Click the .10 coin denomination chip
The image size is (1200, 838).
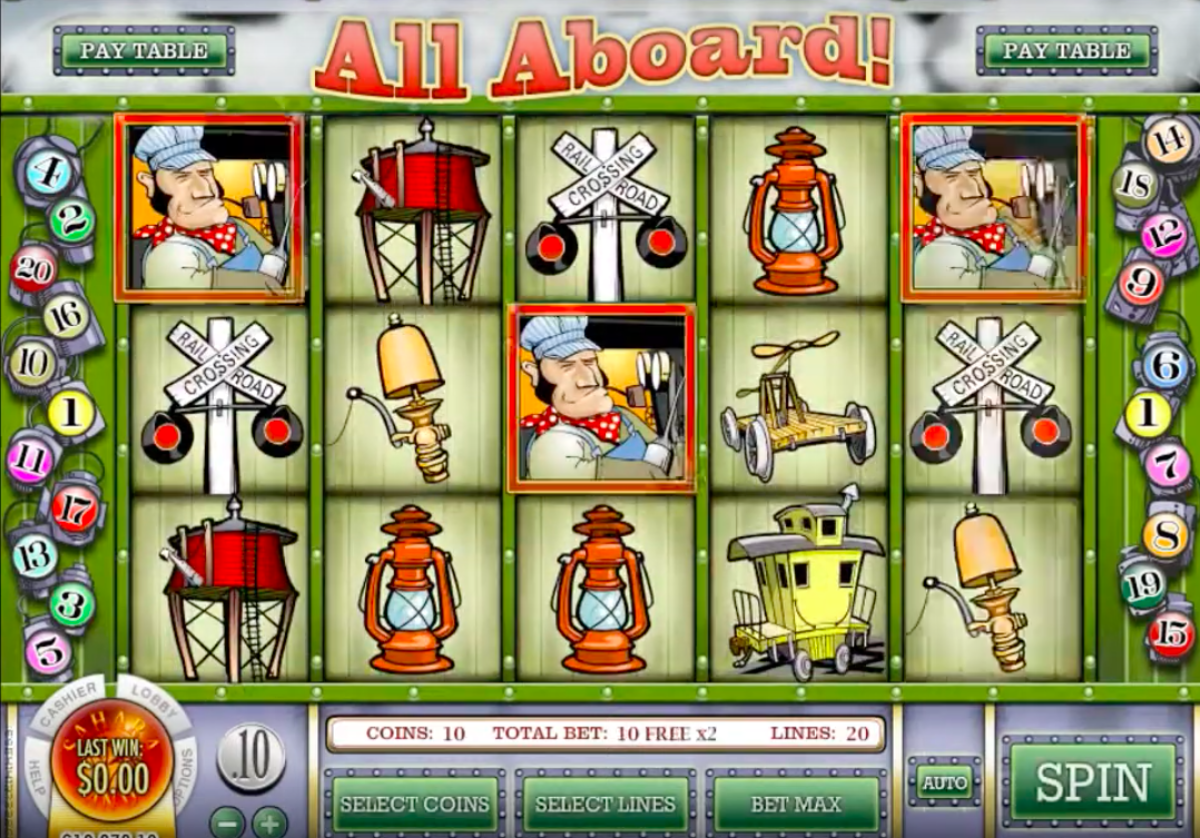tap(250, 757)
